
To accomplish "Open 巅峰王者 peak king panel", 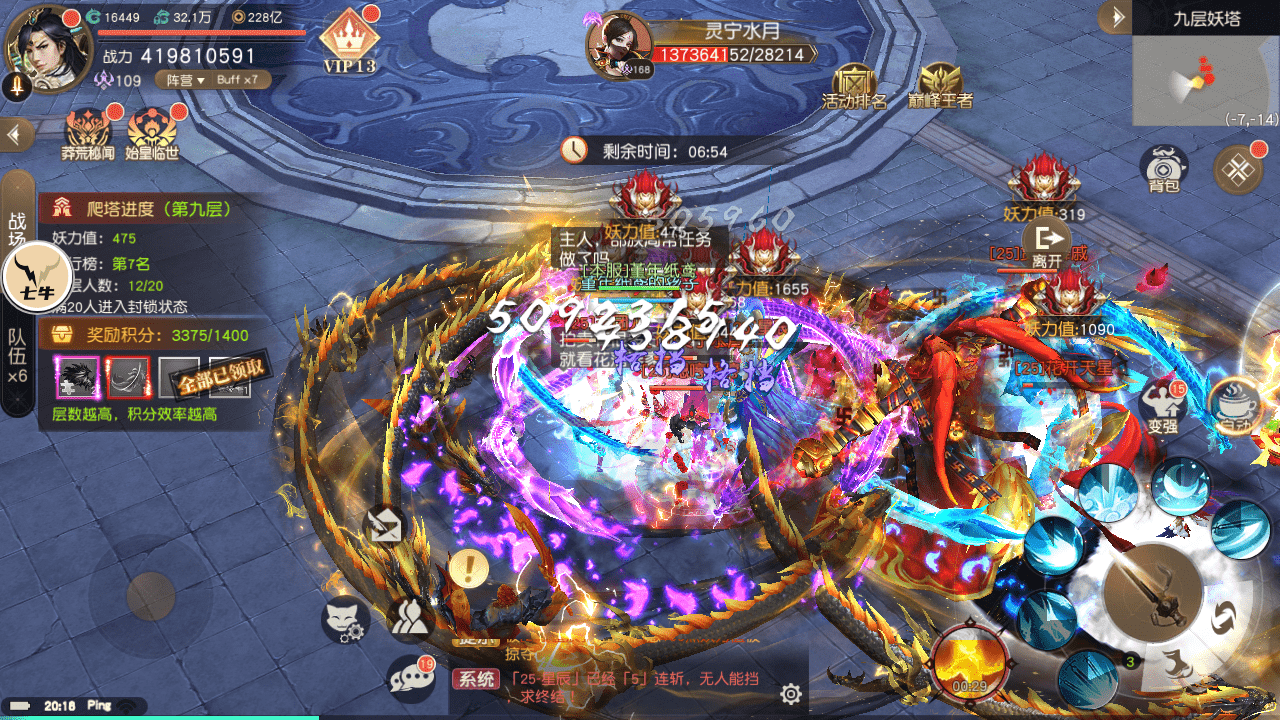I will 940,84.
